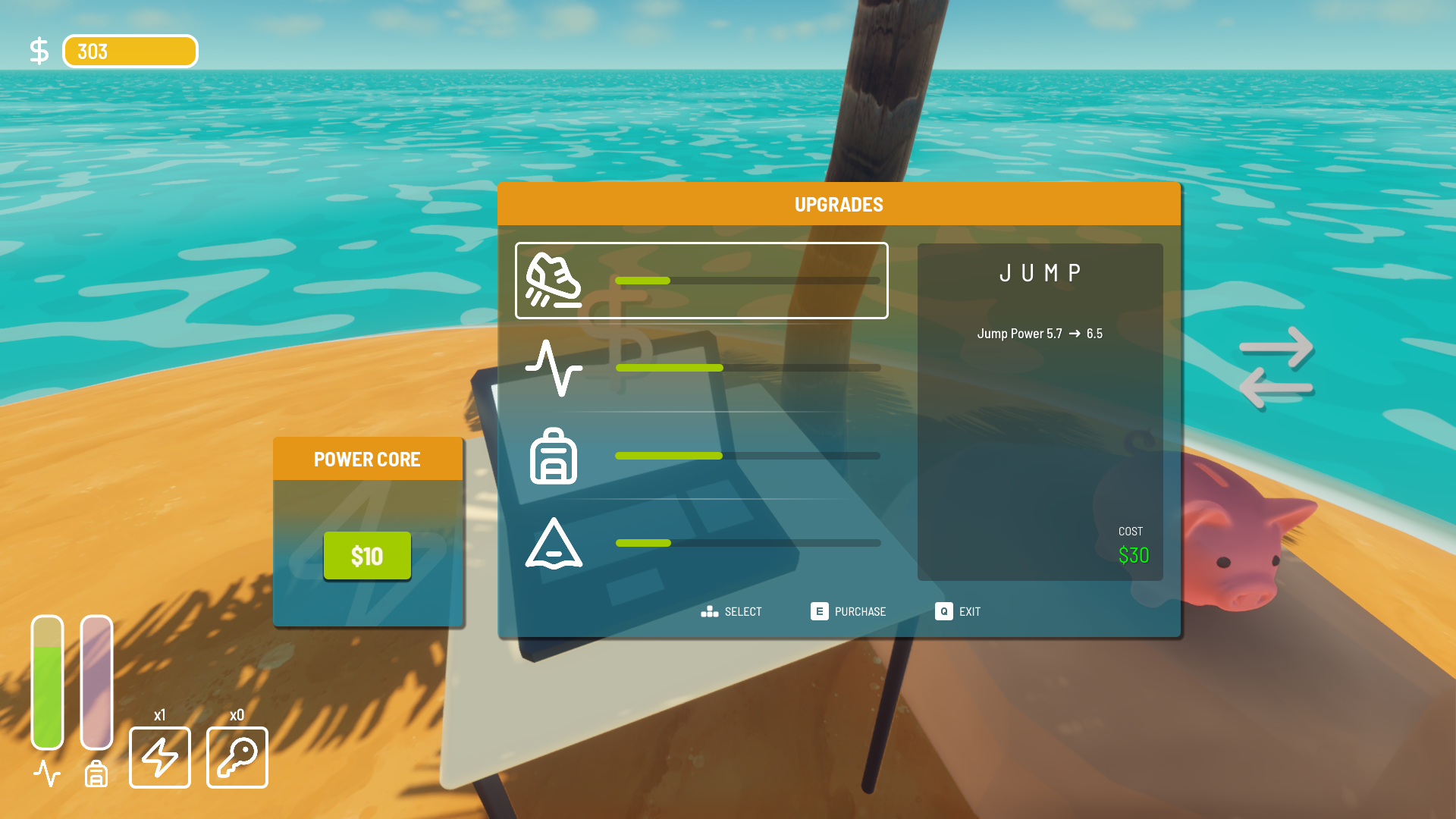Screen dimensions: 1456x819
Task: Pick the triangle-shaped upgrade row
Action: coord(701,543)
